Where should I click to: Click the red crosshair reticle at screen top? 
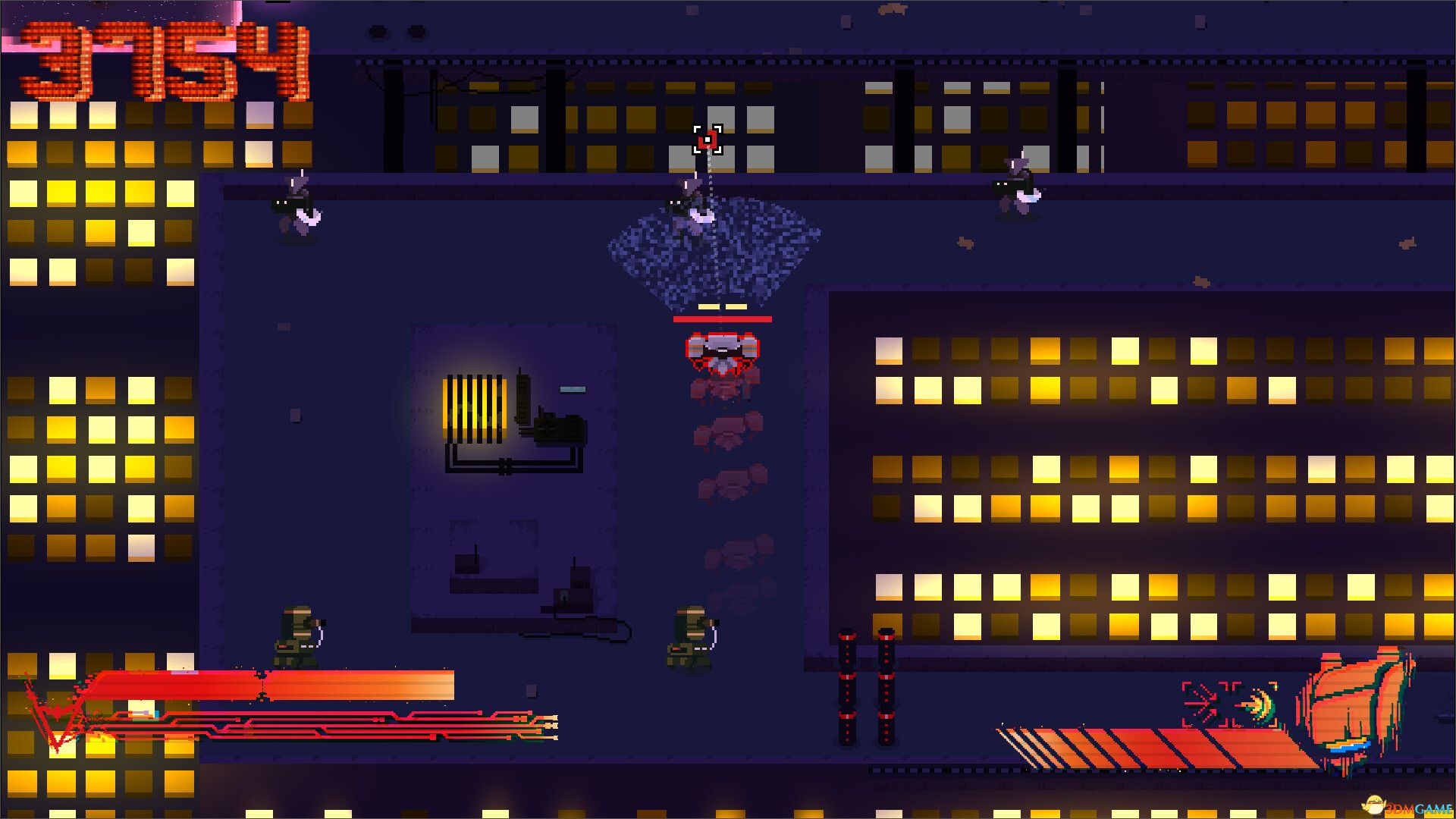pyautogui.click(x=708, y=141)
